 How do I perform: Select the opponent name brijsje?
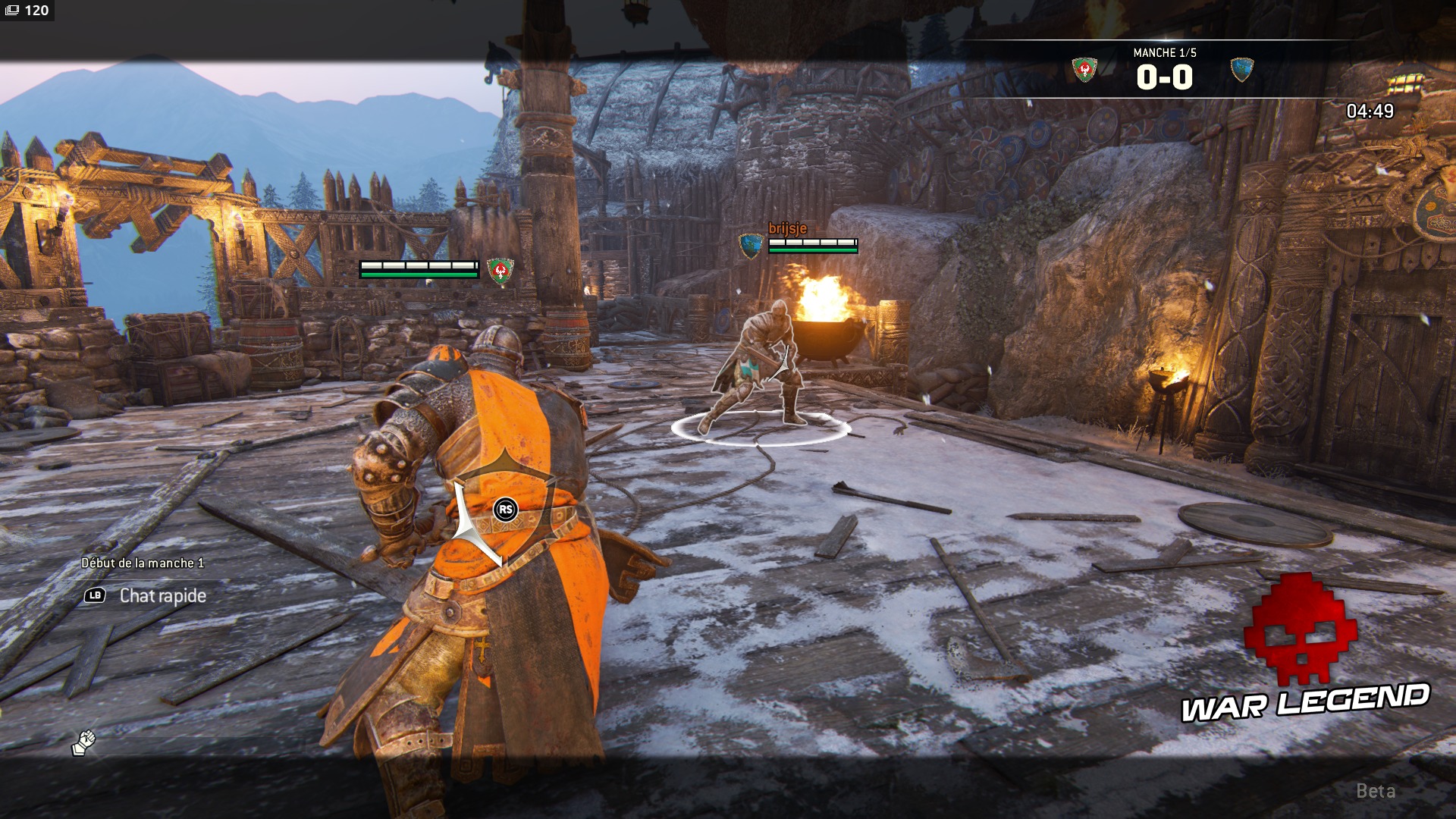point(787,228)
